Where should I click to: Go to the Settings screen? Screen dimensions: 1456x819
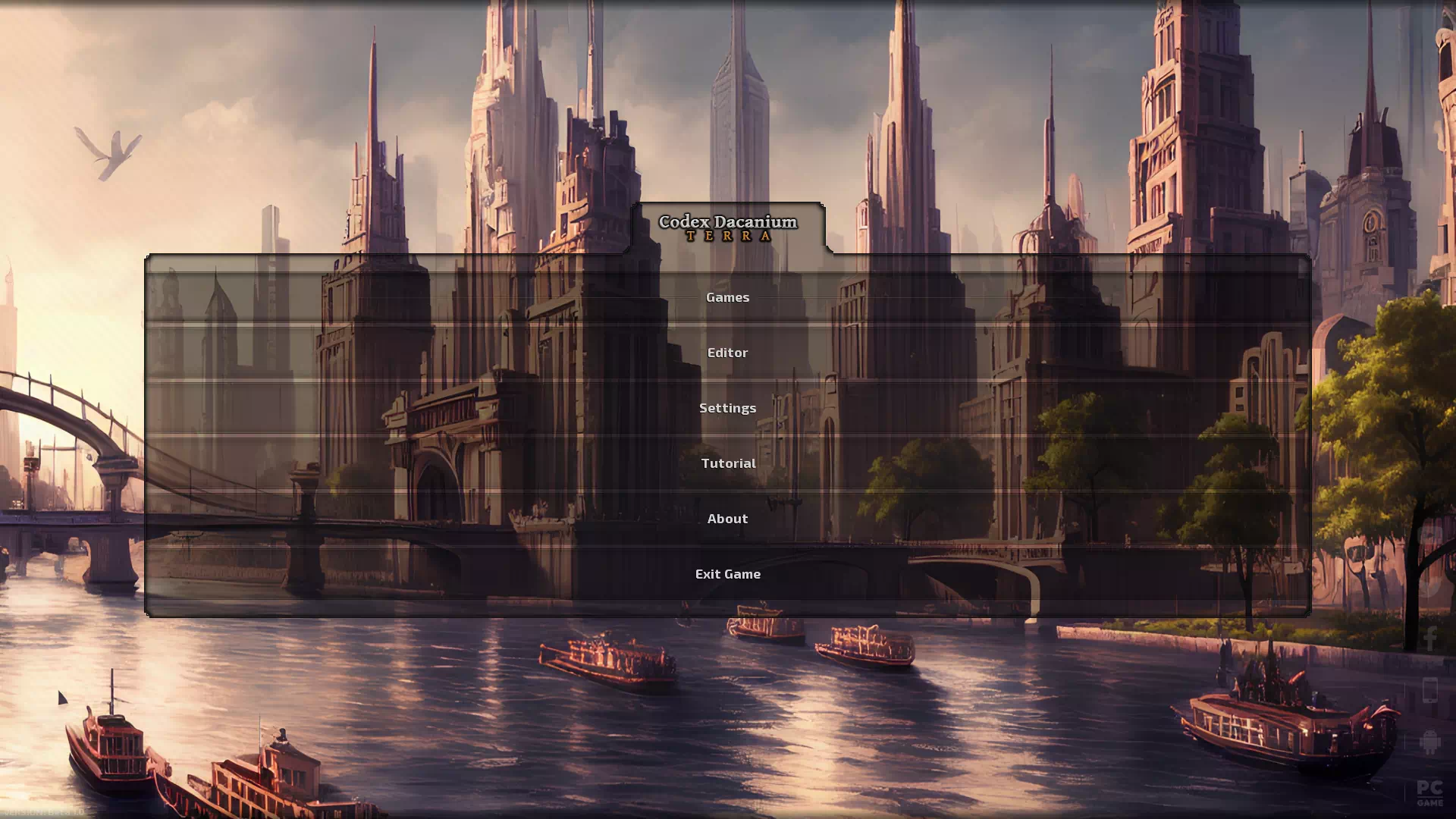[x=727, y=408]
